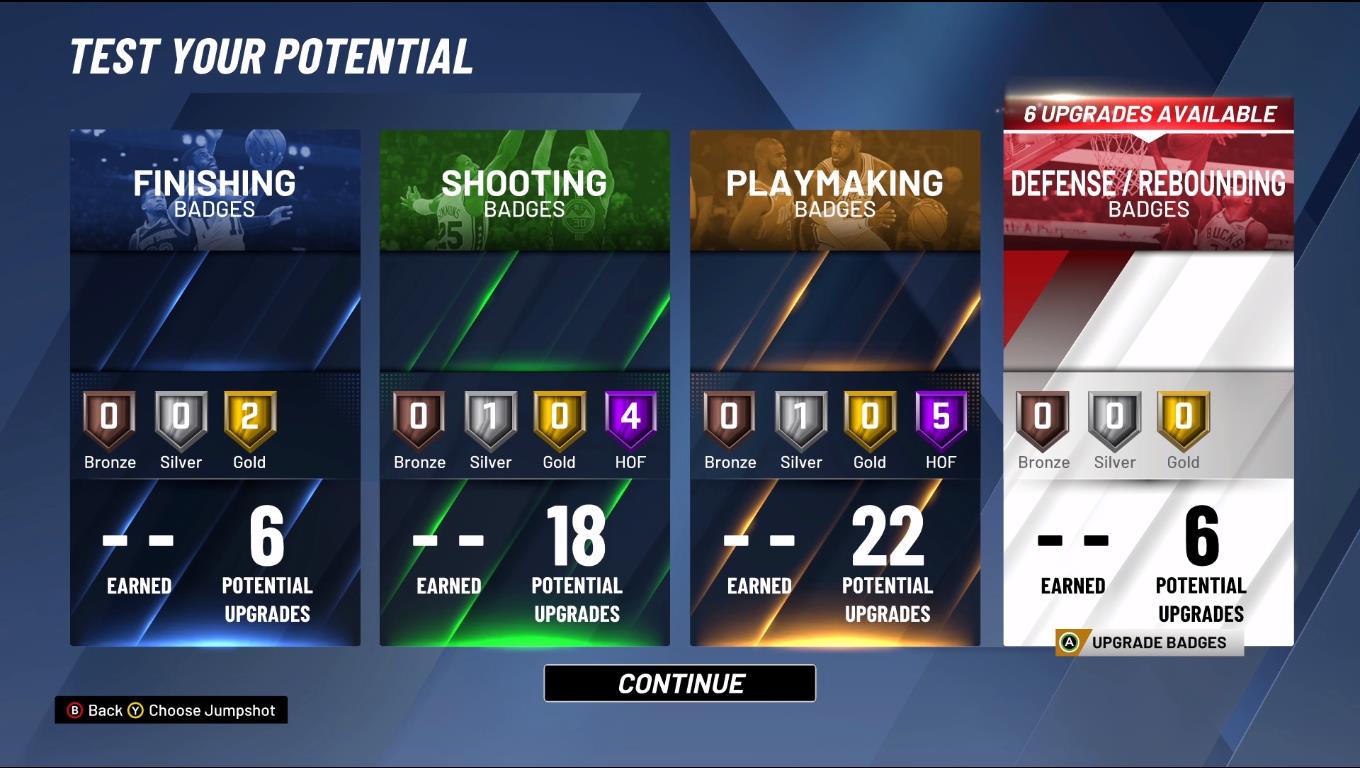The width and height of the screenshot is (1360, 768).
Task: Click the A button icon next to Upgrade Badges
Action: [x=1069, y=642]
